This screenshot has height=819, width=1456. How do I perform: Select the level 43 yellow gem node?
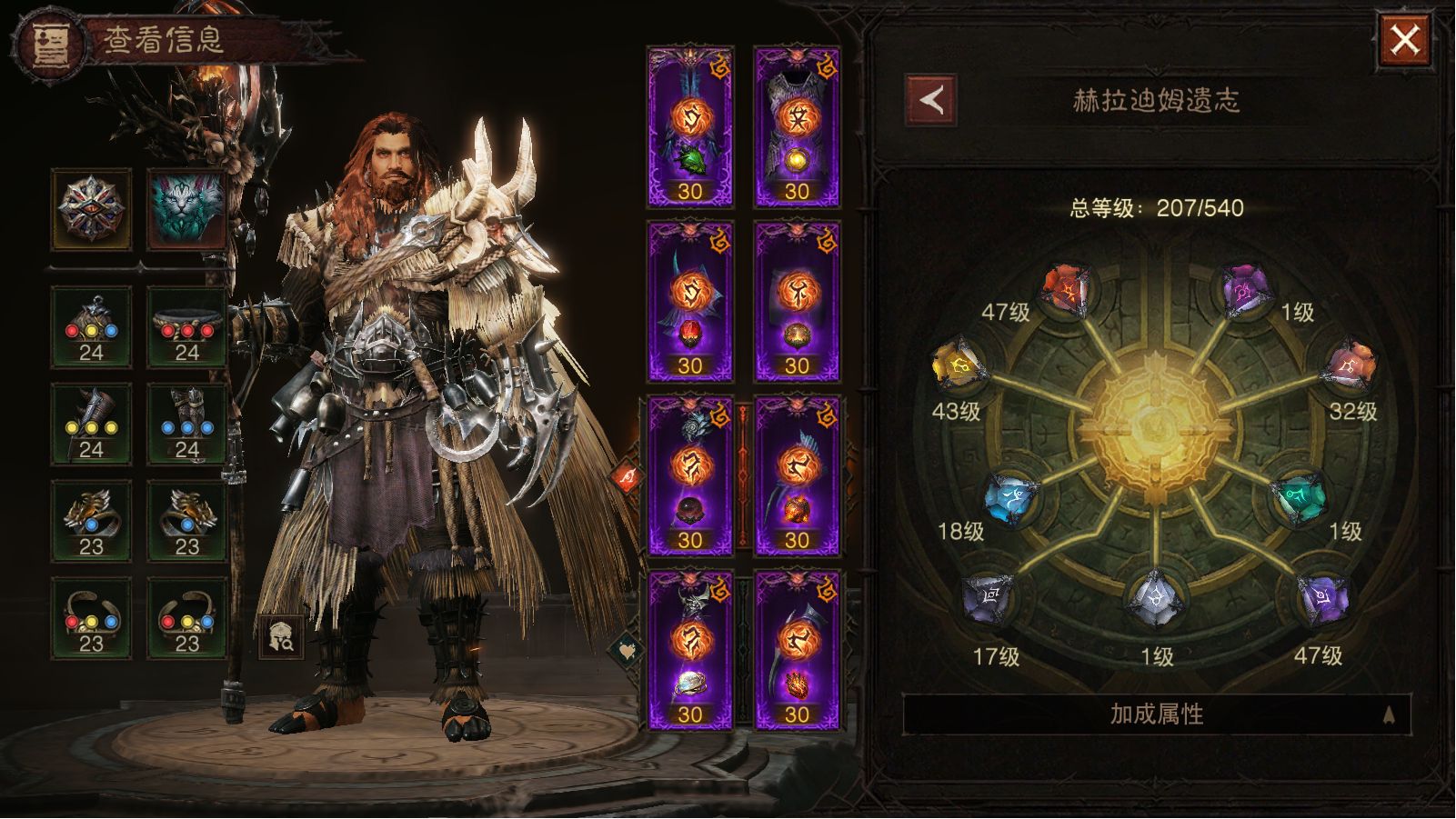(x=959, y=366)
